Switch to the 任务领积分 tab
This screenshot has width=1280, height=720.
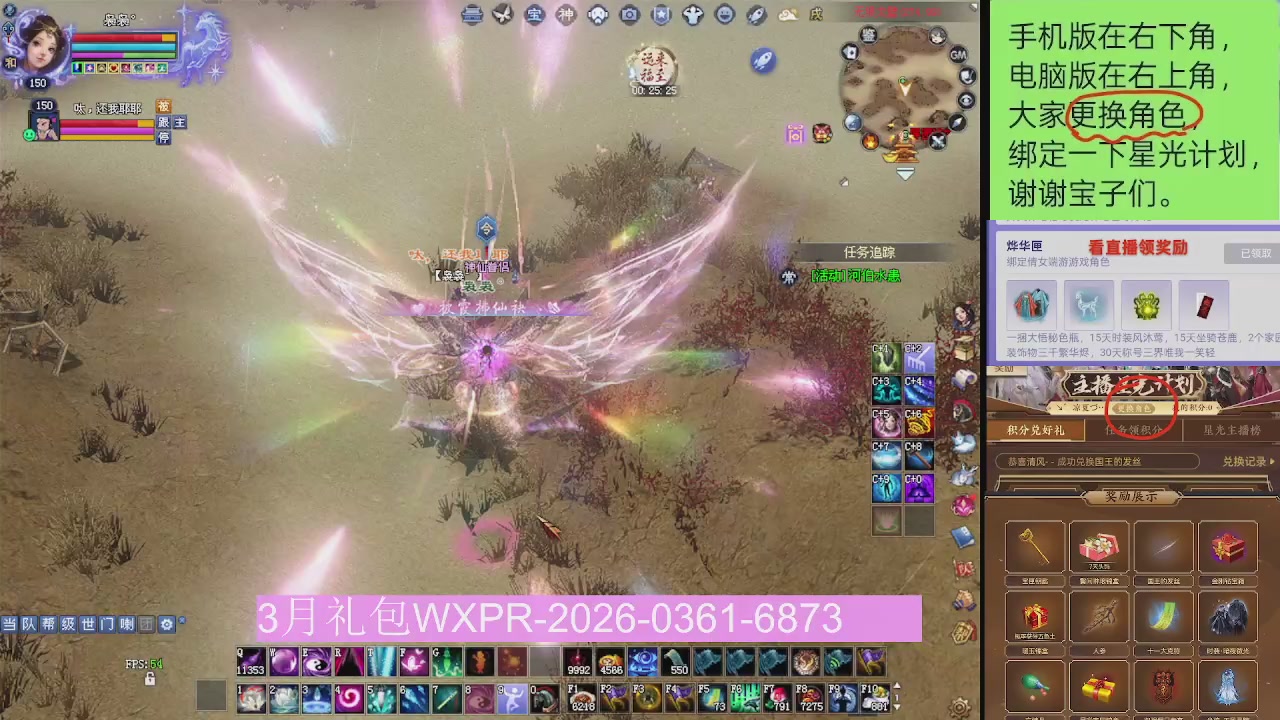pos(1133,430)
